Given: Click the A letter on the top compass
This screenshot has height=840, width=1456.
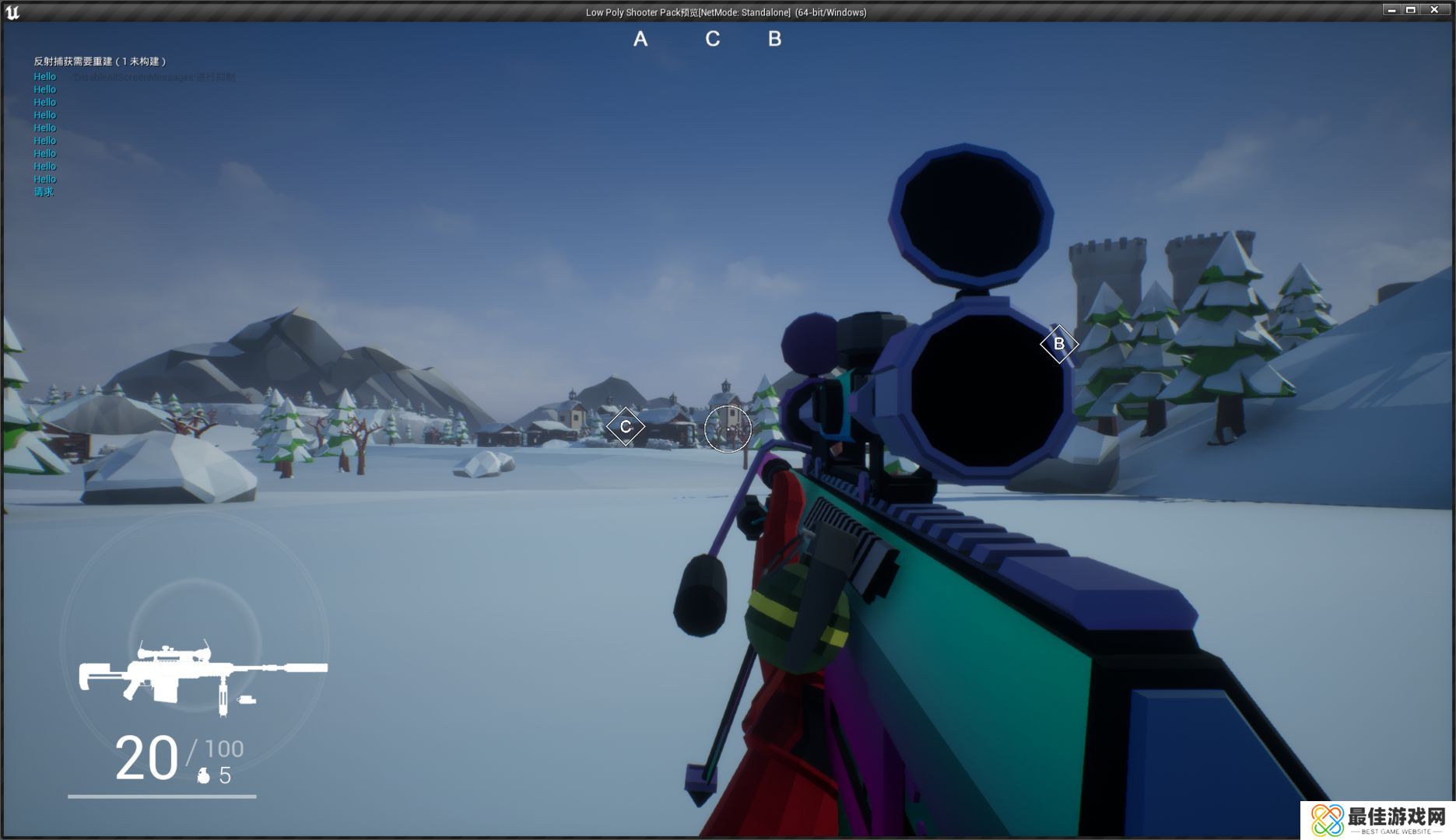Looking at the screenshot, I should 640,39.
